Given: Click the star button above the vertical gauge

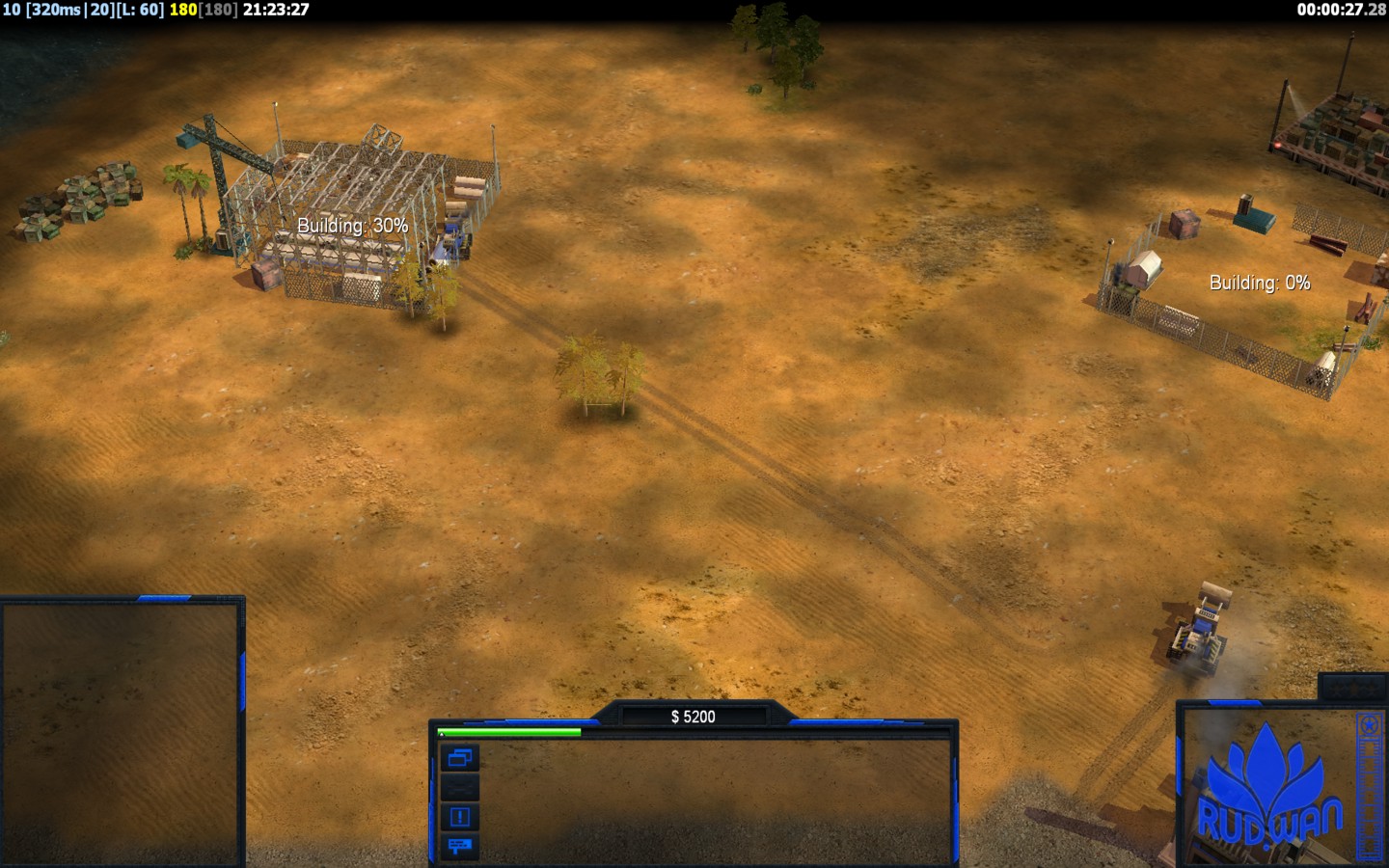Looking at the screenshot, I should pyautogui.click(x=1369, y=725).
